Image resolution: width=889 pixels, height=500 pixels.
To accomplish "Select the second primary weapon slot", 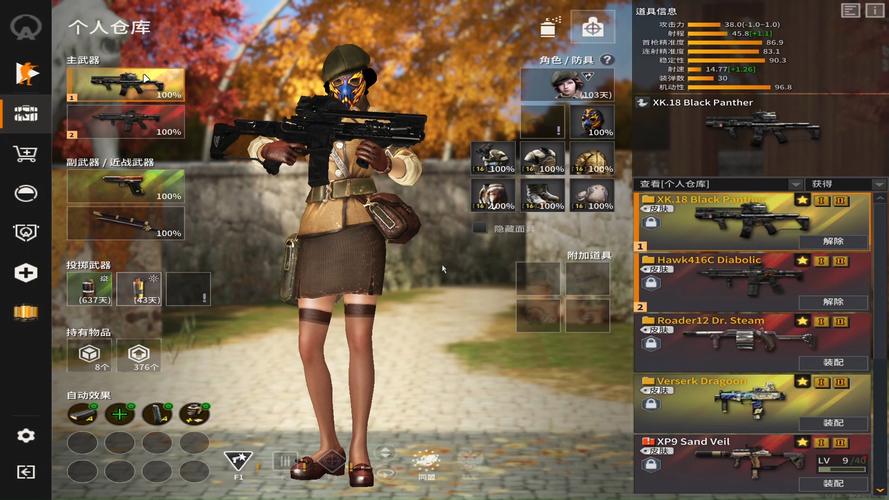I will click(x=125, y=122).
